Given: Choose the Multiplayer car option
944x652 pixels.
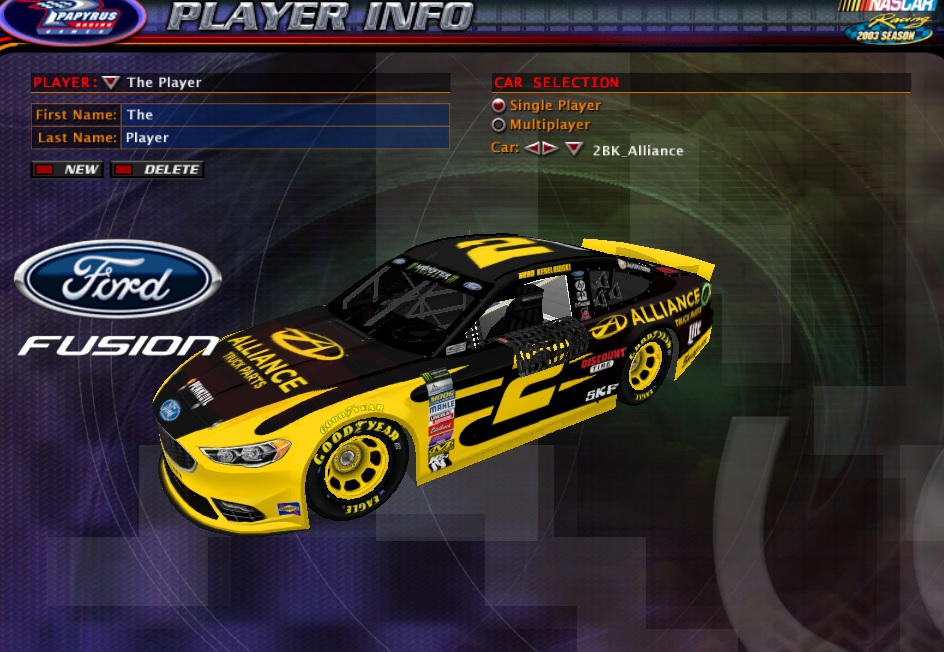Looking at the screenshot, I should 499,125.
